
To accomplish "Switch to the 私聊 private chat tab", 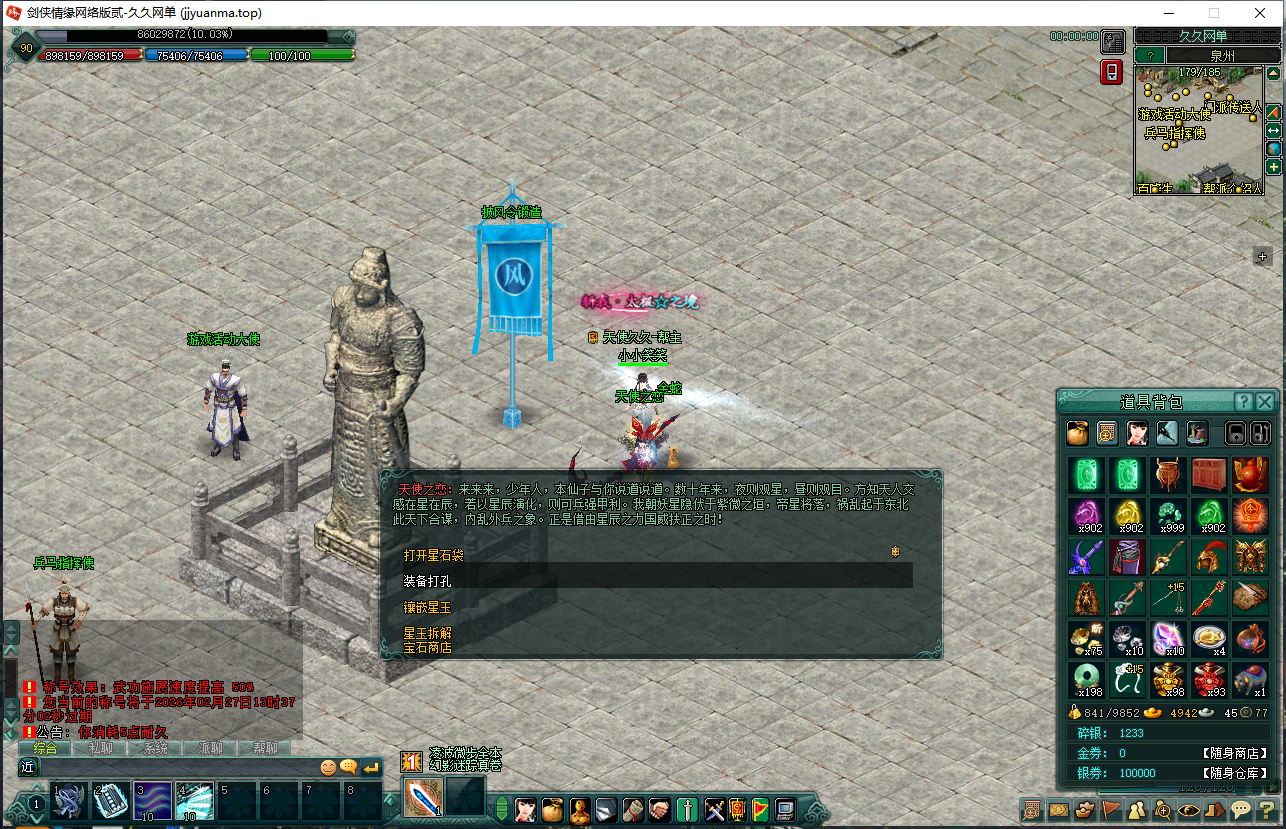I will tap(100, 748).
